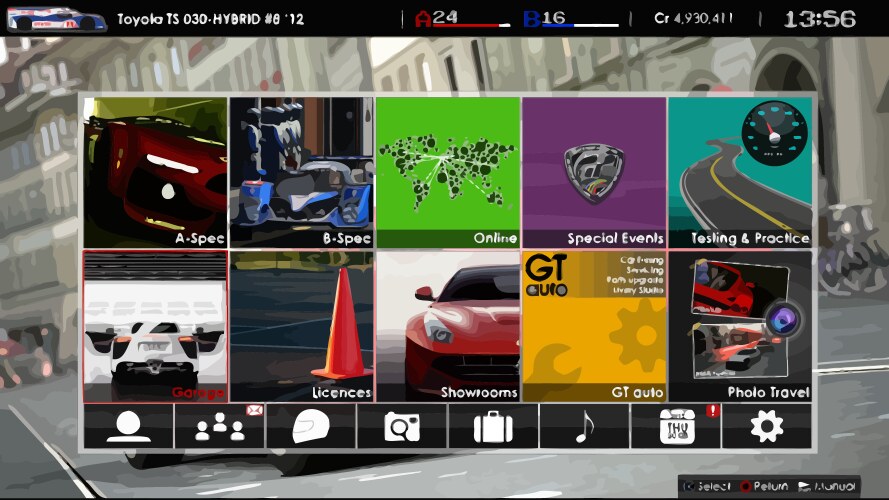Open Special Events
Screen dimensions: 889x500
pyautogui.click(x=594, y=172)
